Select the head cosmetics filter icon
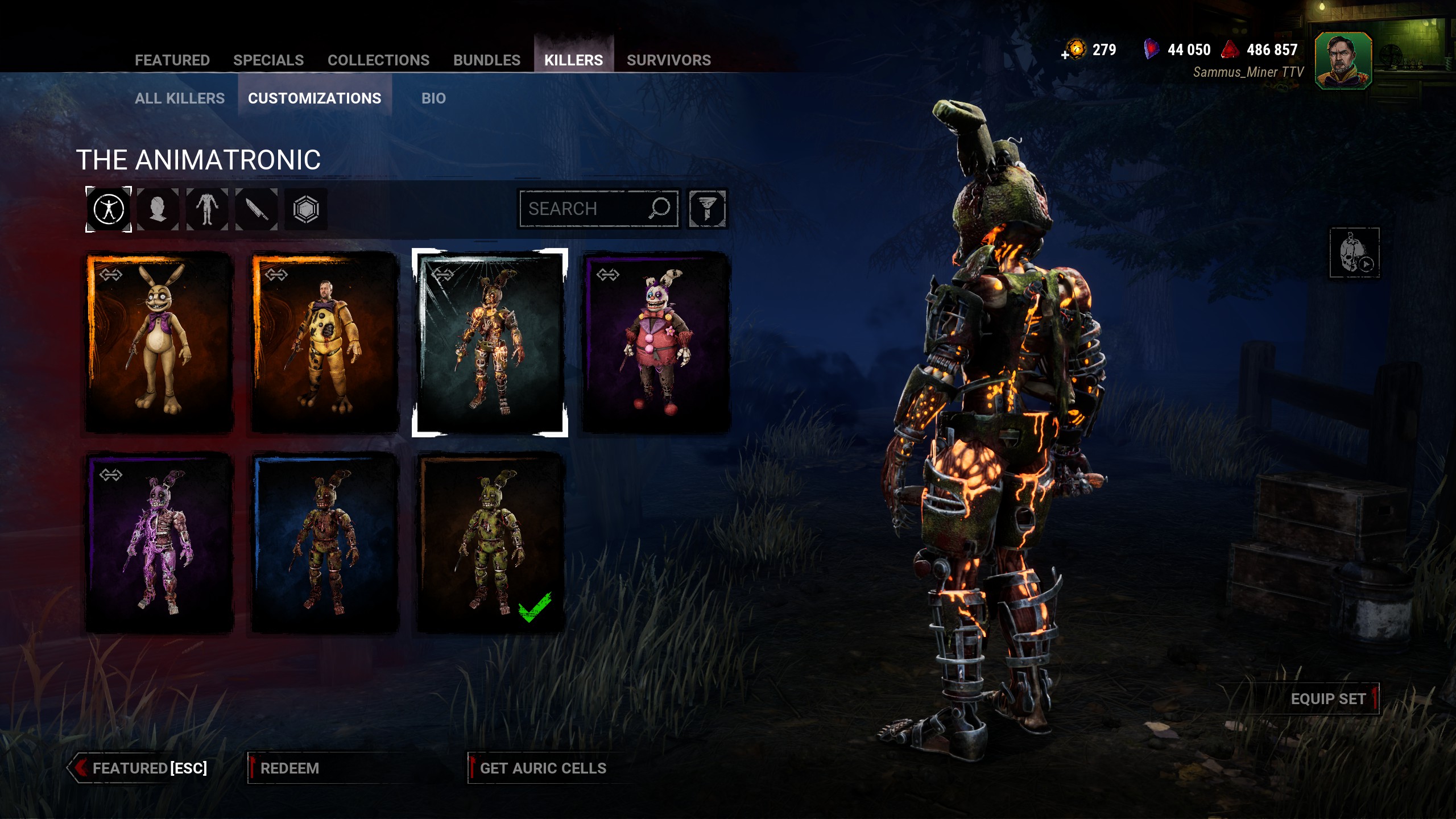Viewport: 1456px width, 819px height. point(158,209)
